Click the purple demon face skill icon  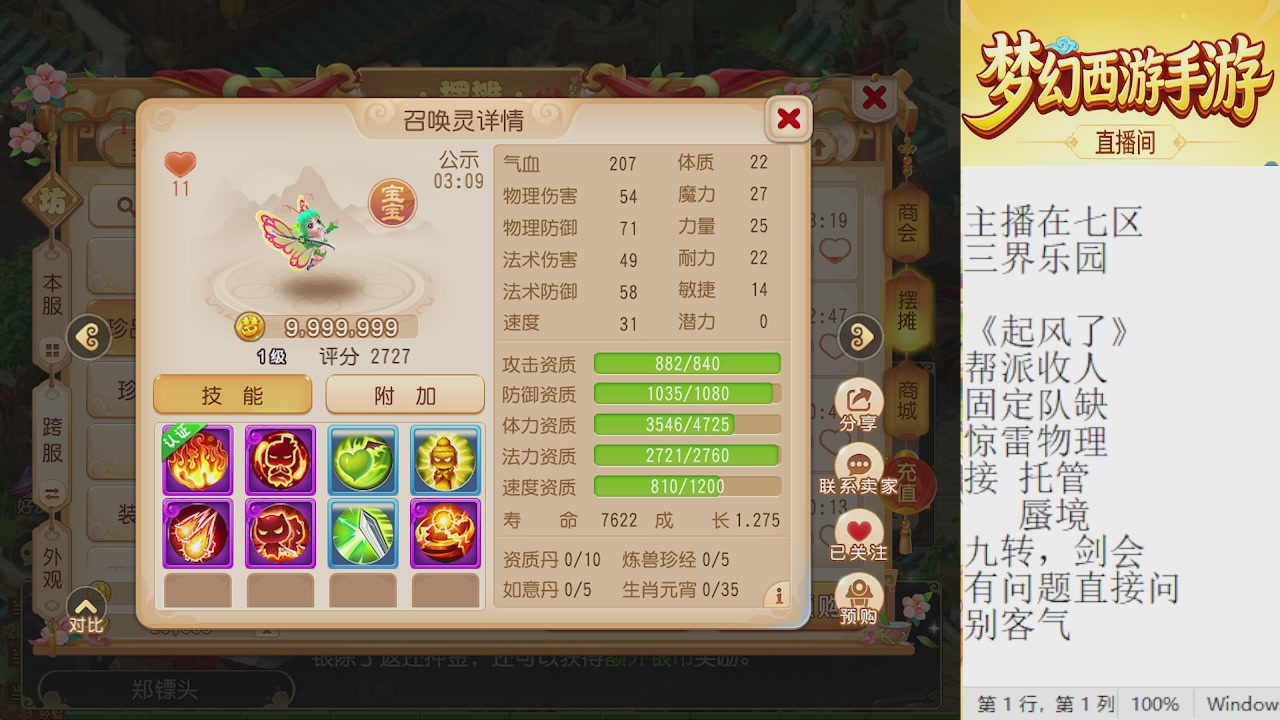tap(280, 460)
